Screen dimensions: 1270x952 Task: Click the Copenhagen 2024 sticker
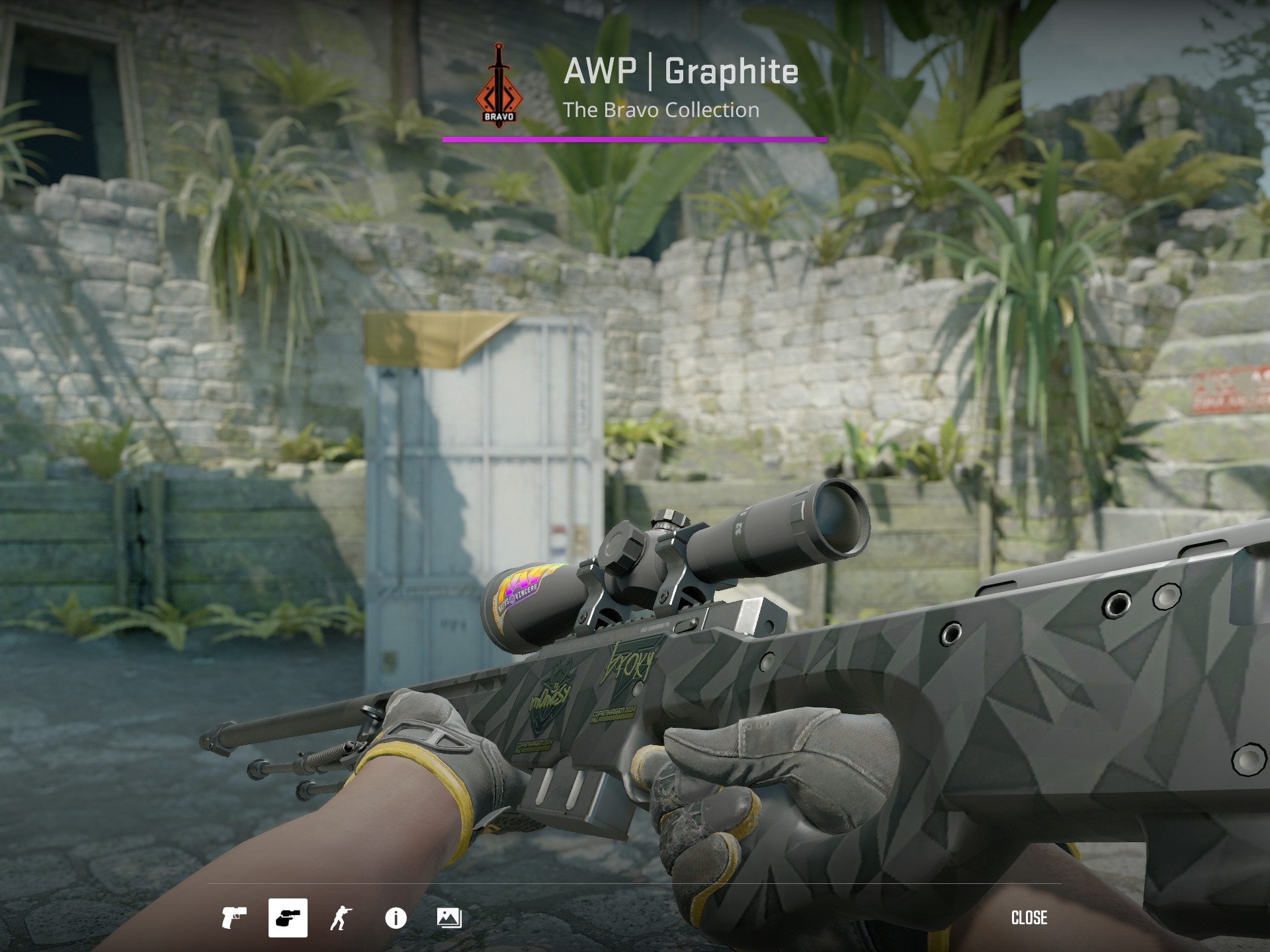pos(614,713)
